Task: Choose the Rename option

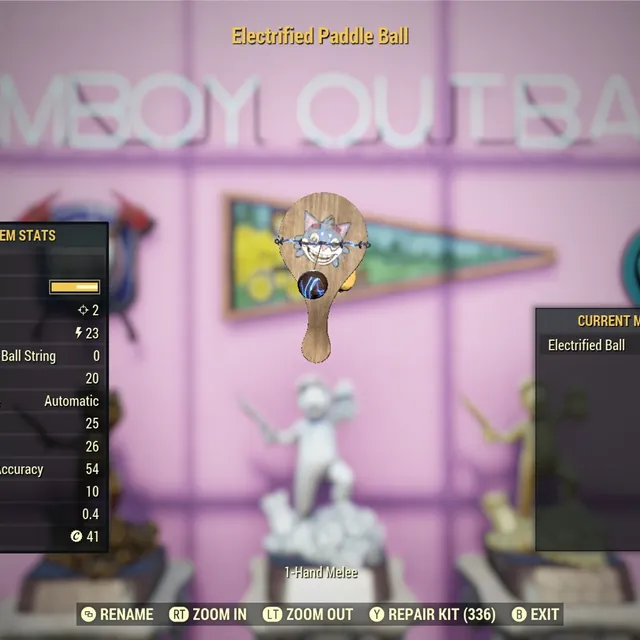Action: (x=118, y=614)
